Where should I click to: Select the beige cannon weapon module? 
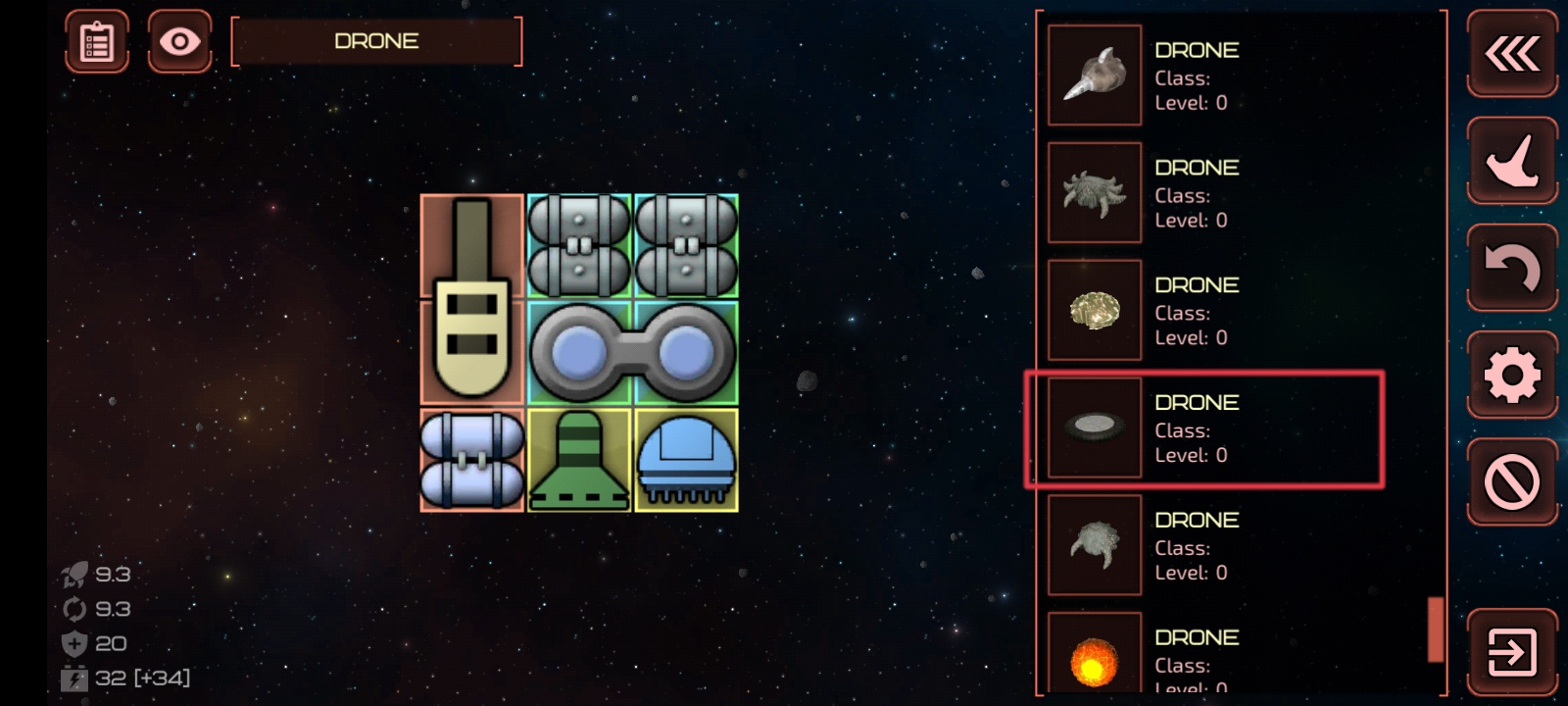click(471, 300)
